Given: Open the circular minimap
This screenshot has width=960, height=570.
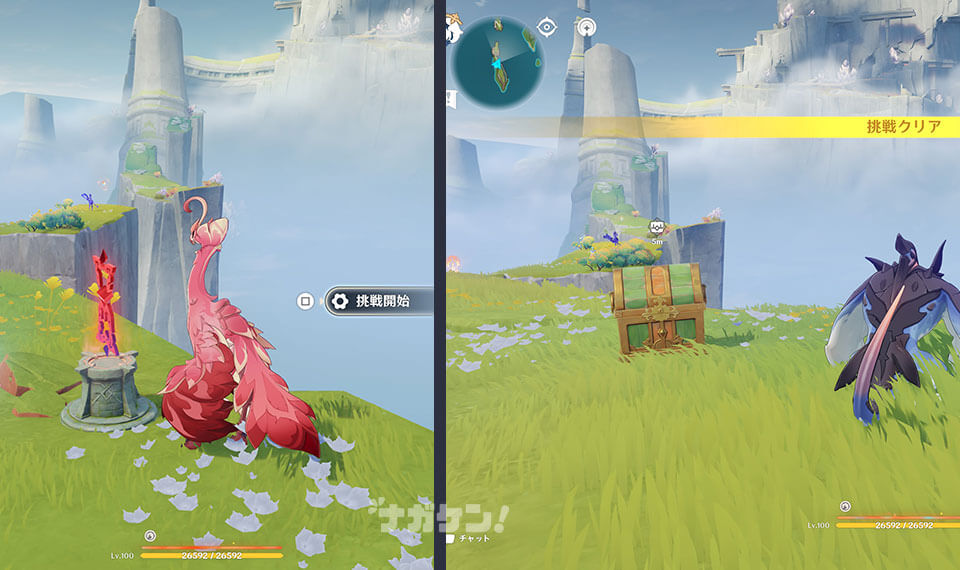Looking at the screenshot, I should coord(497,60).
